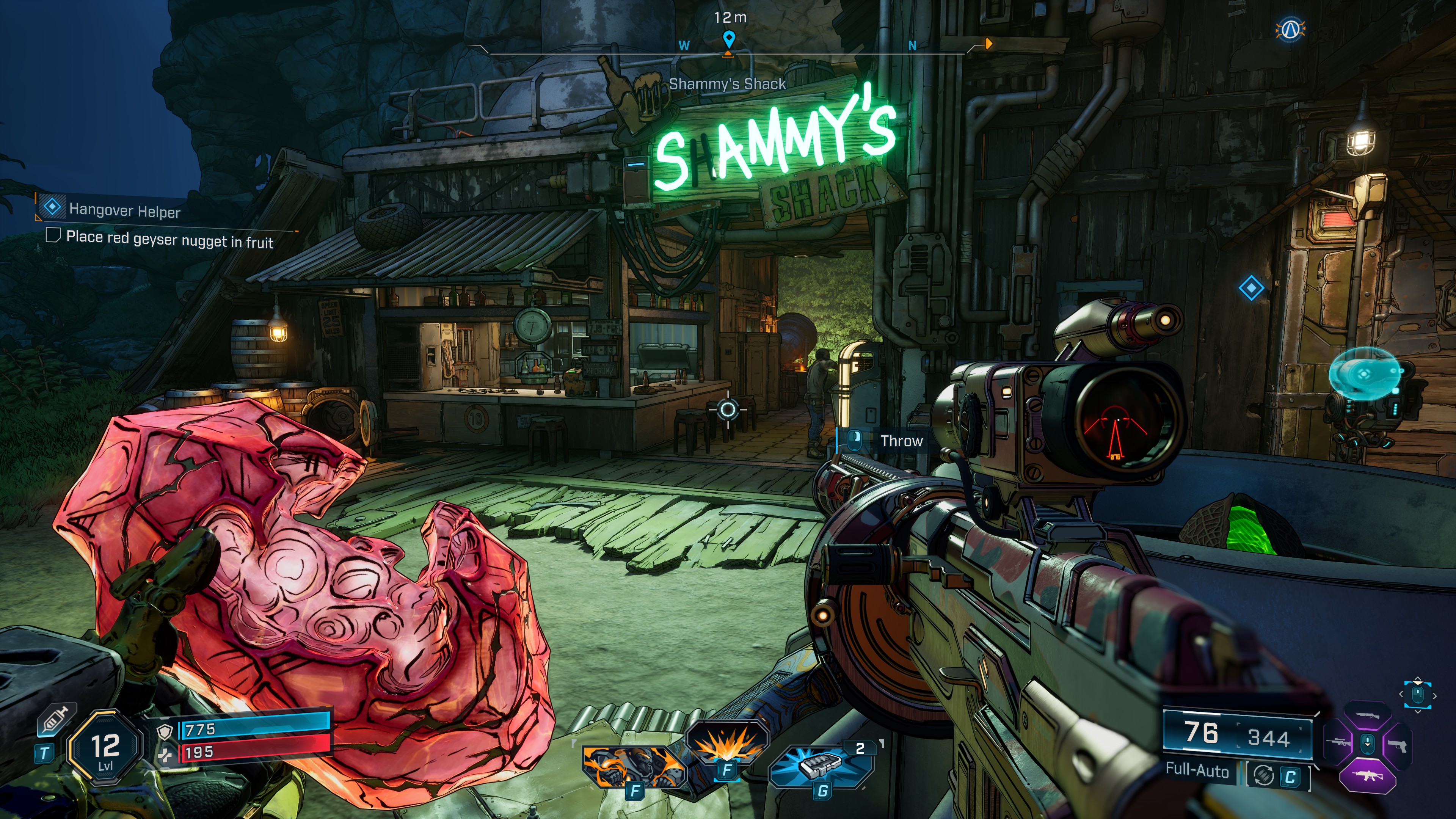1456x819 pixels.
Task: Select the Hangover Helper quest tracker
Action: [124, 210]
